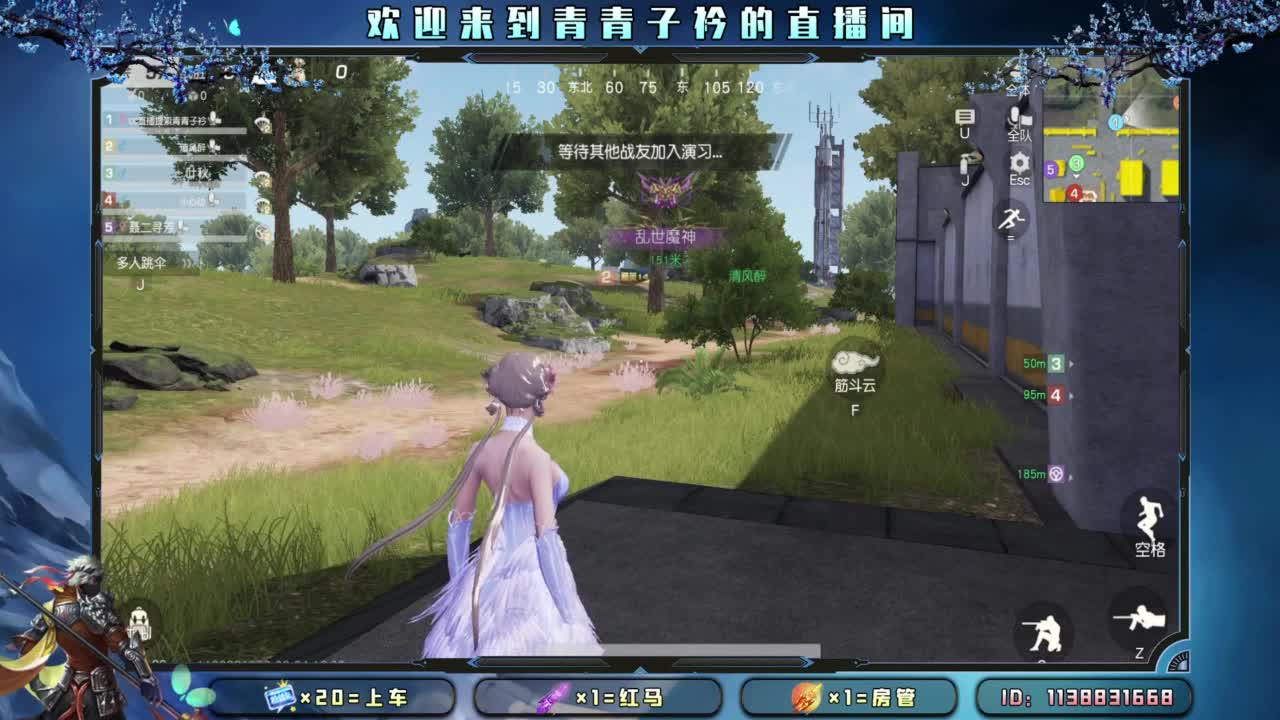Open the 全体 chat channel selector
The height and width of the screenshot is (720, 1280).
1020,88
